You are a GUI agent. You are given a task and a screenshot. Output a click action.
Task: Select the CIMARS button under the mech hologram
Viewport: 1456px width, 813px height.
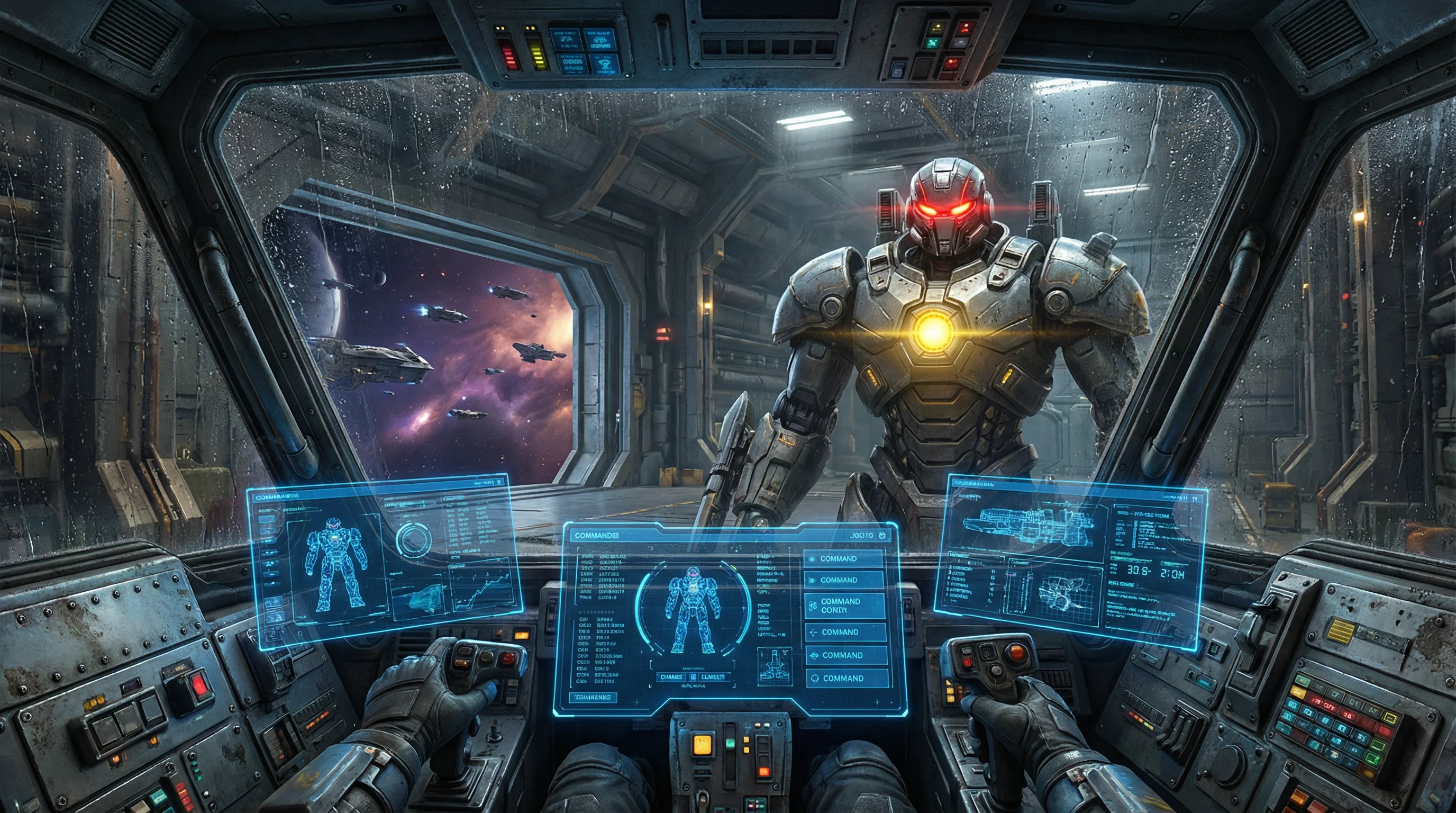pos(671,677)
